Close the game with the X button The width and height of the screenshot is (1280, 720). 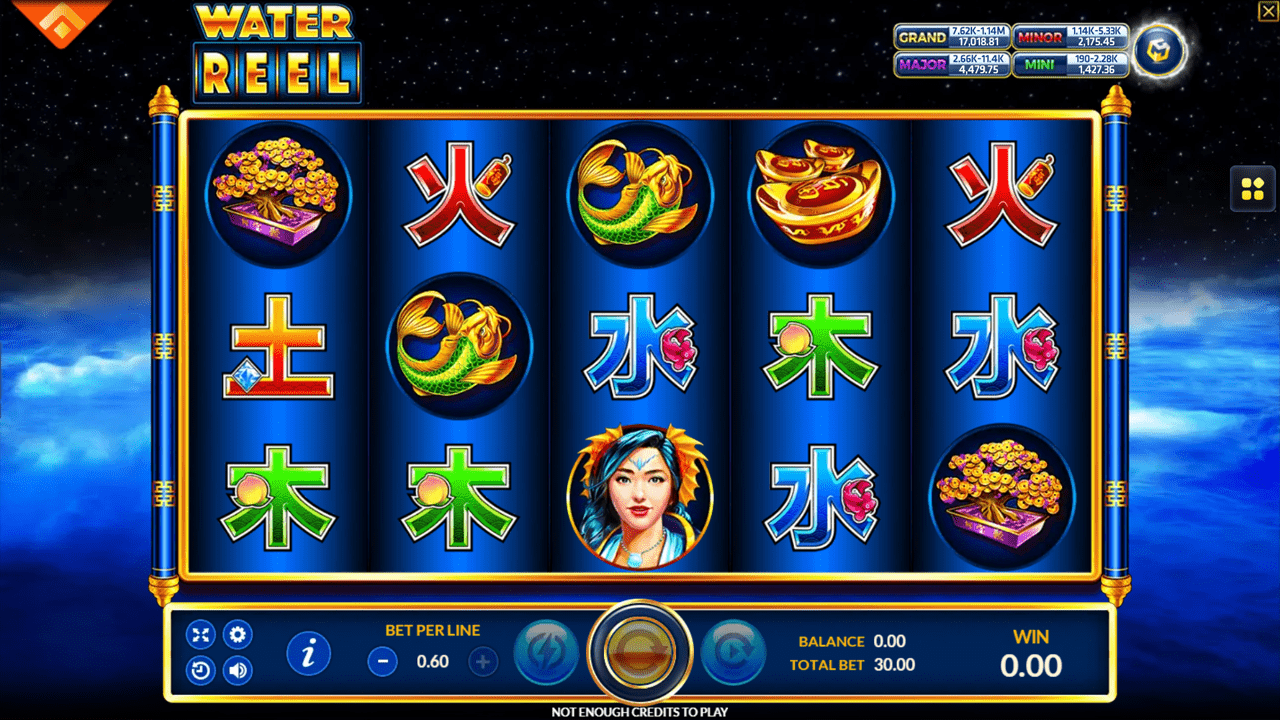(1266, 11)
